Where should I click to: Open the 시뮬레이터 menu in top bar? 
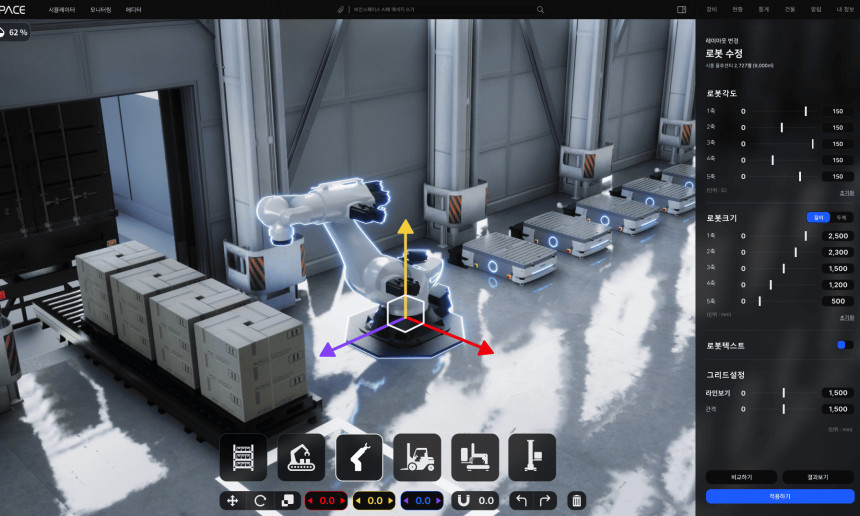coord(62,9)
